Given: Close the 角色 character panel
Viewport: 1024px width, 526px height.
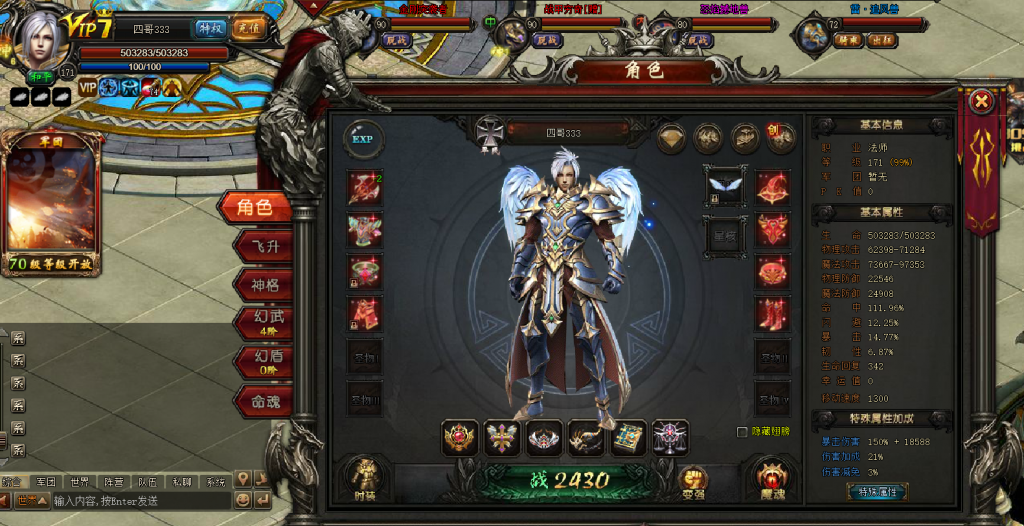Looking at the screenshot, I should click(x=982, y=101).
